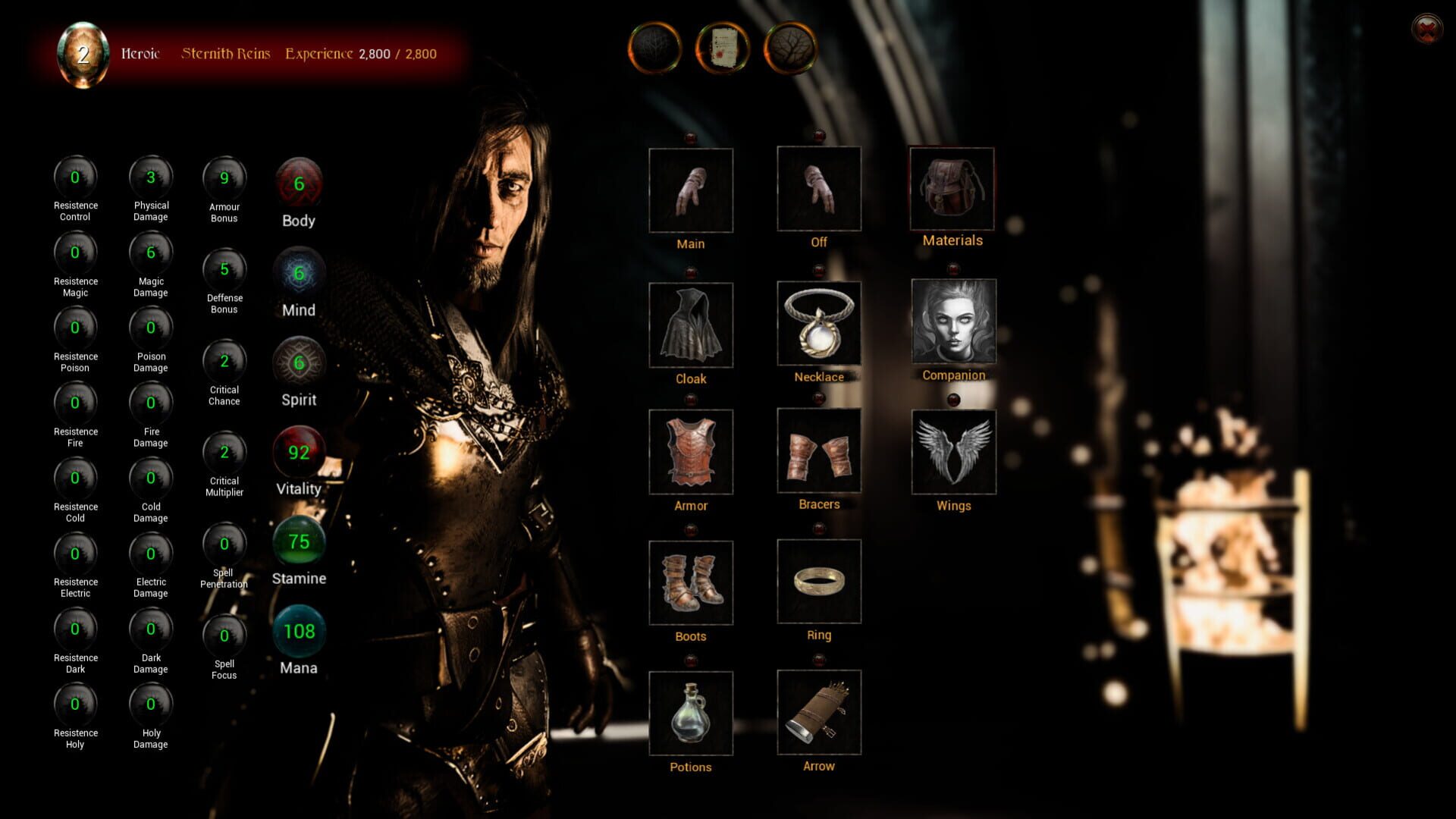Viewport: 1456px width, 819px height.
Task: Open the Potions slot
Action: tap(690, 713)
